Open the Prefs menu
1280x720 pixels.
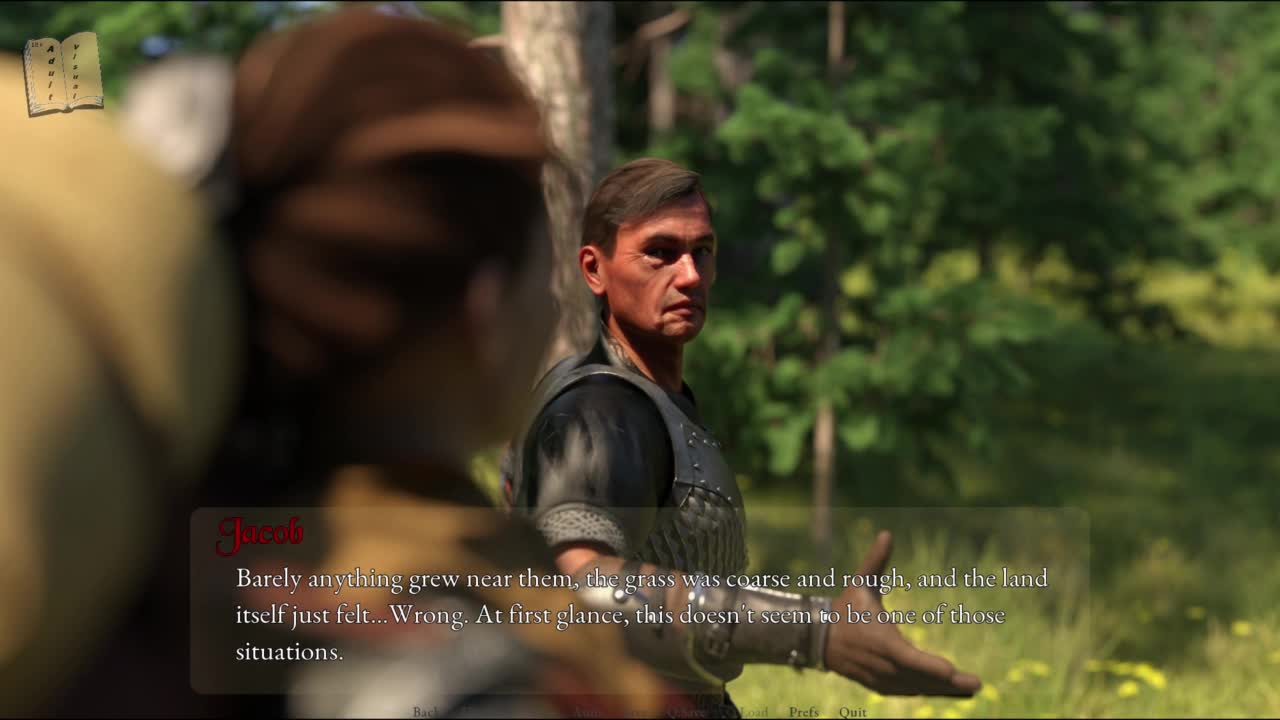pos(803,712)
